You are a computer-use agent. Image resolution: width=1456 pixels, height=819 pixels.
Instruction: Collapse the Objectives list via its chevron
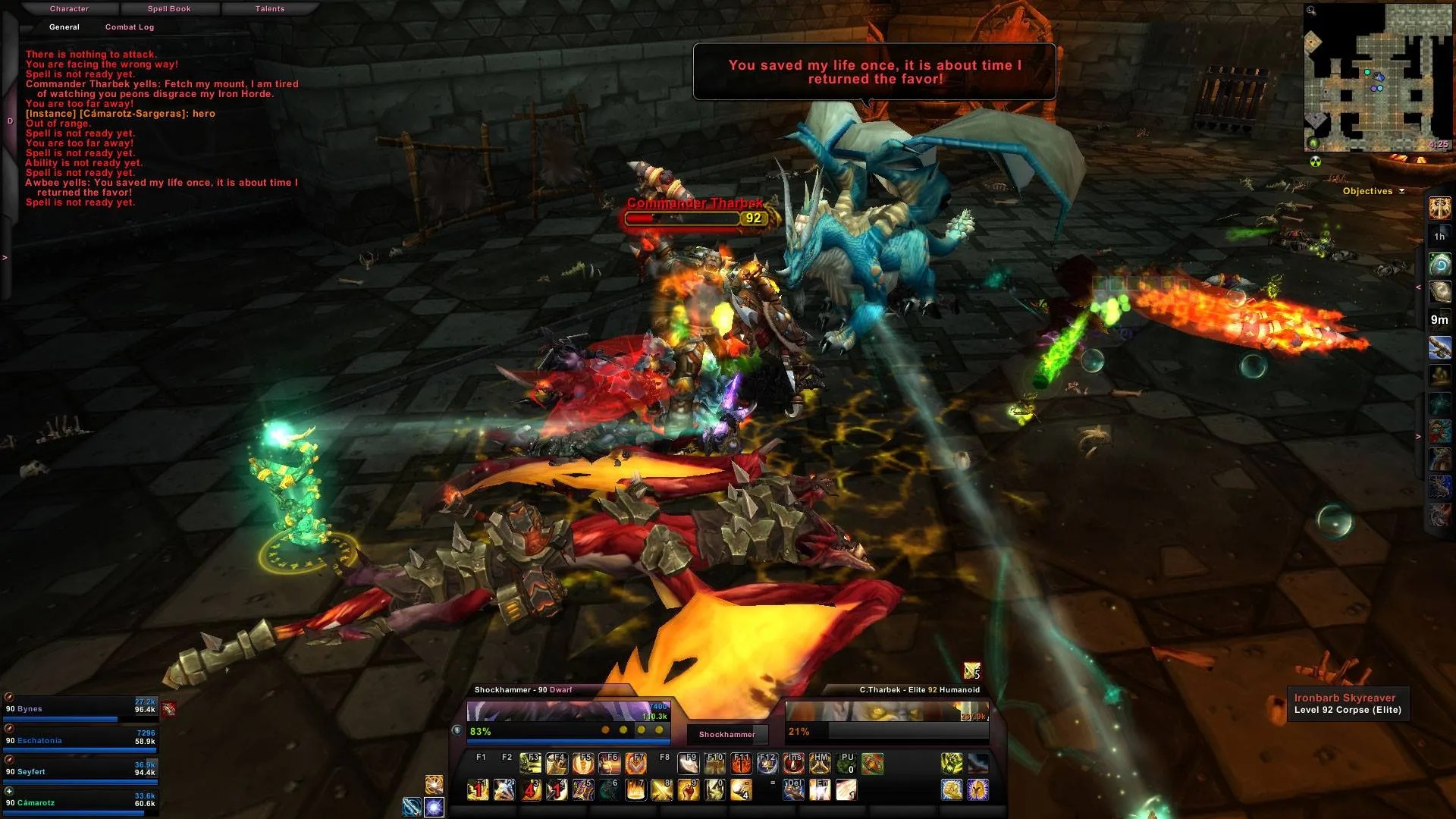tap(1401, 191)
